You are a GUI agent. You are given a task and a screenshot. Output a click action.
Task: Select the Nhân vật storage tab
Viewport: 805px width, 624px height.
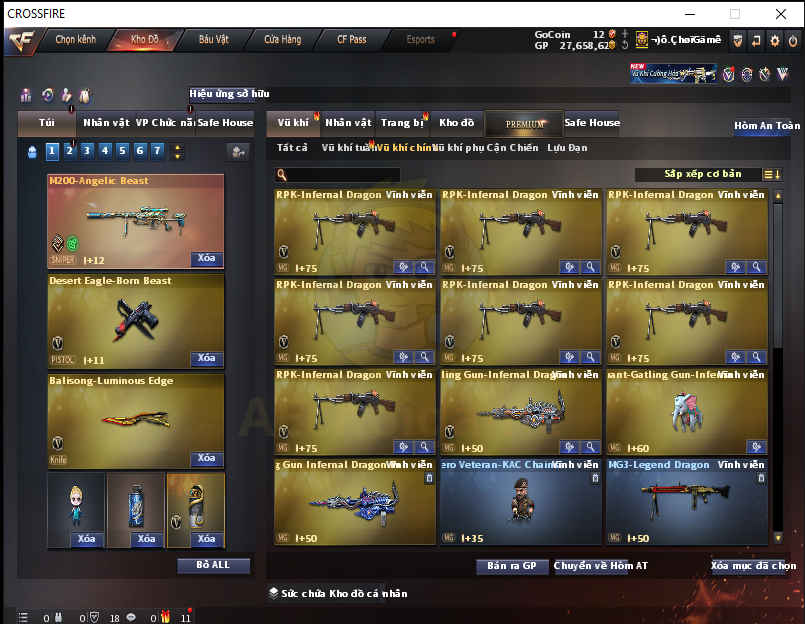tap(348, 123)
